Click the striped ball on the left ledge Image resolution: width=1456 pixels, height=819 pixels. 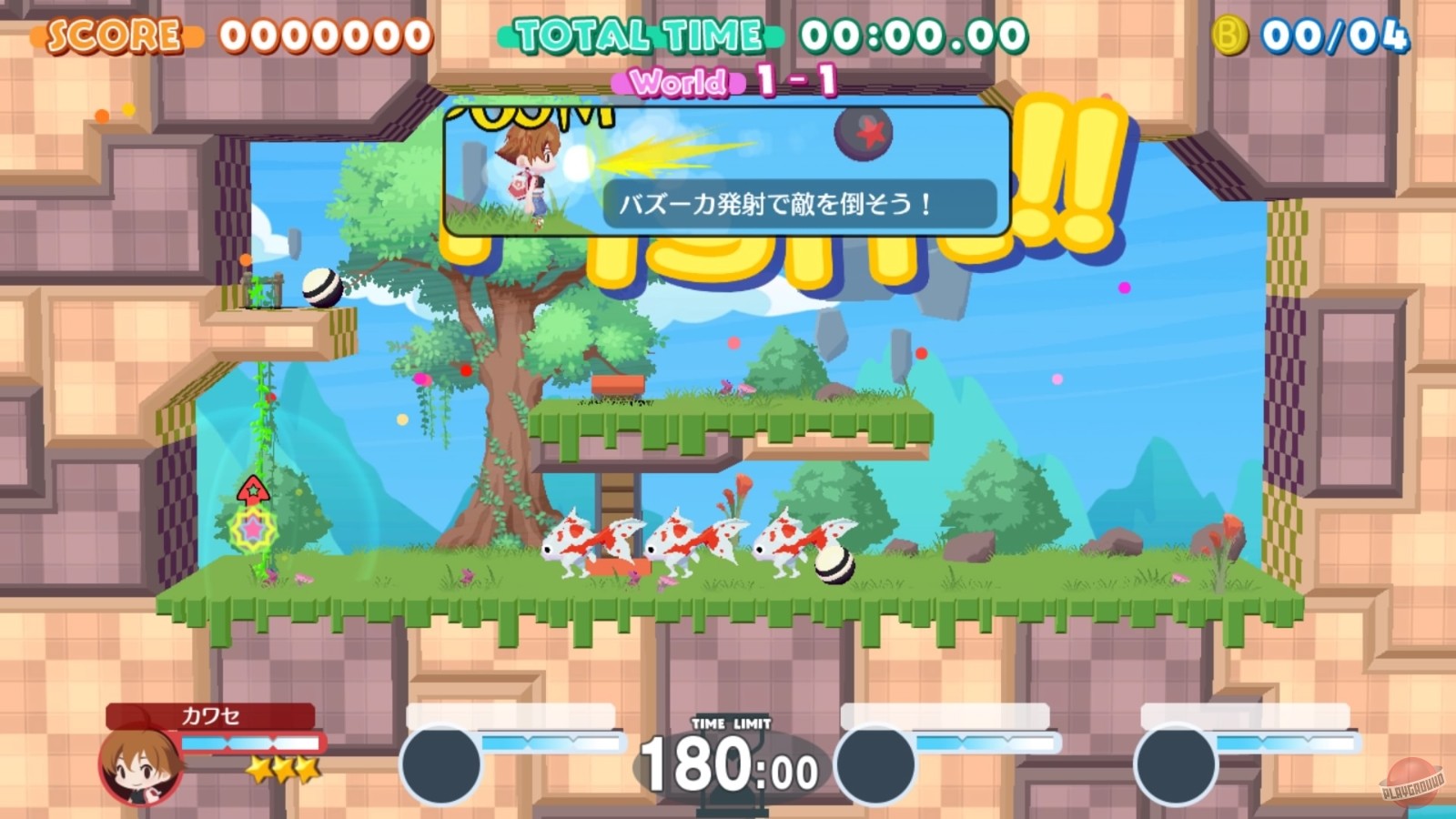click(x=323, y=288)
